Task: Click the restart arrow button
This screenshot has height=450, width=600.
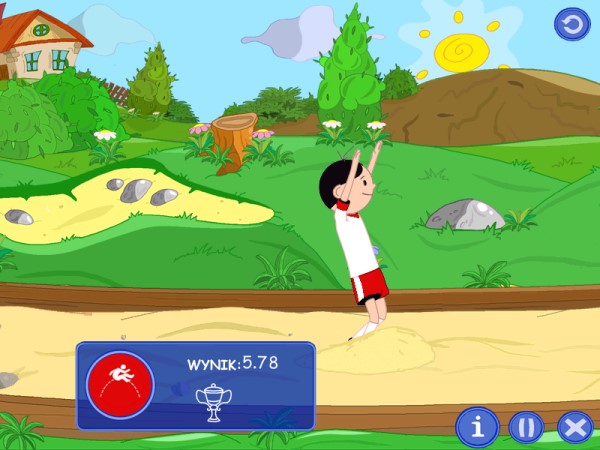Action: pyautogui.click(x=572, y=23)
